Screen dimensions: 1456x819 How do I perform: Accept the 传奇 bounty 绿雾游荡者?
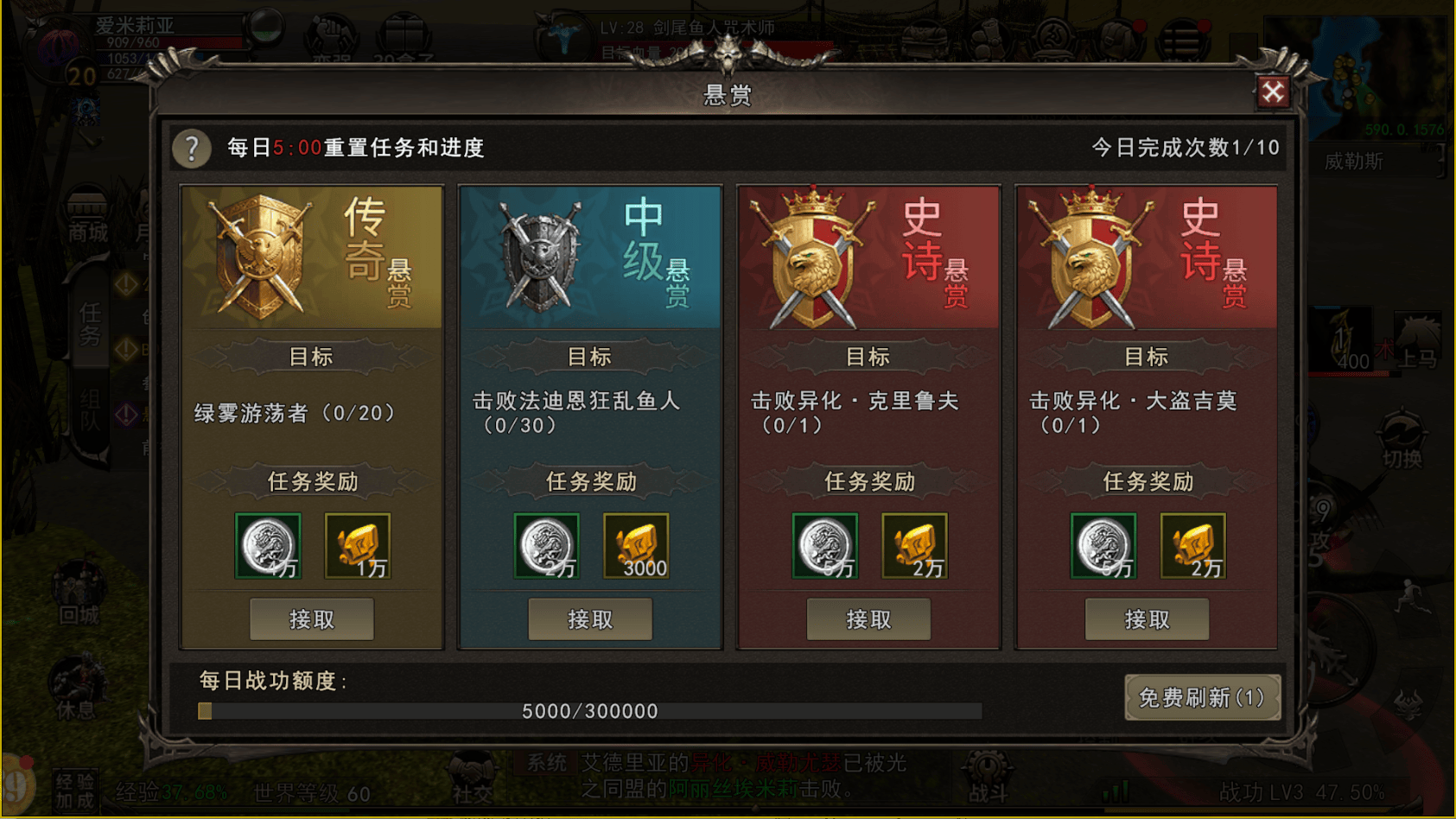click(x=311, y=619)
